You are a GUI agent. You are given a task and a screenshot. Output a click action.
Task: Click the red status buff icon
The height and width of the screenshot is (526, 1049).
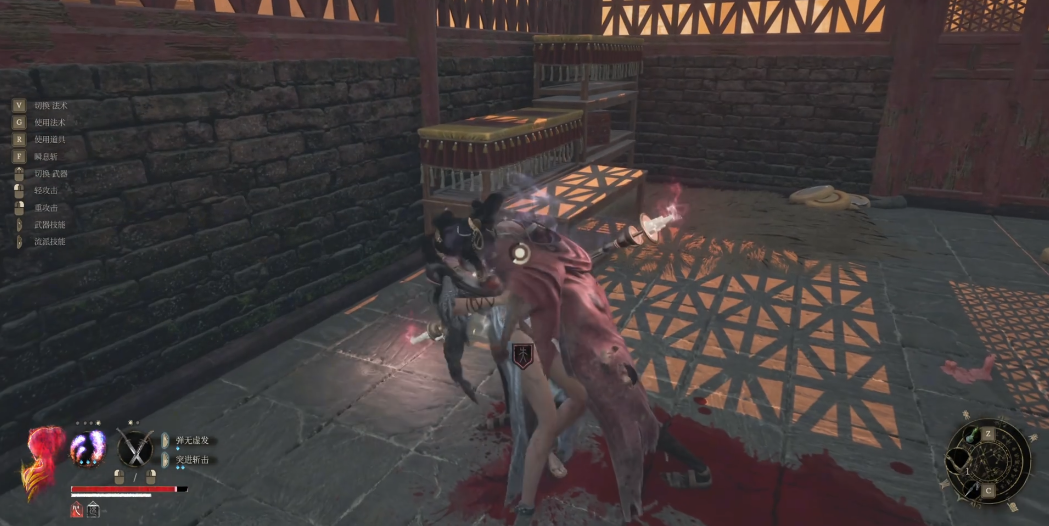tap(77, 510)
